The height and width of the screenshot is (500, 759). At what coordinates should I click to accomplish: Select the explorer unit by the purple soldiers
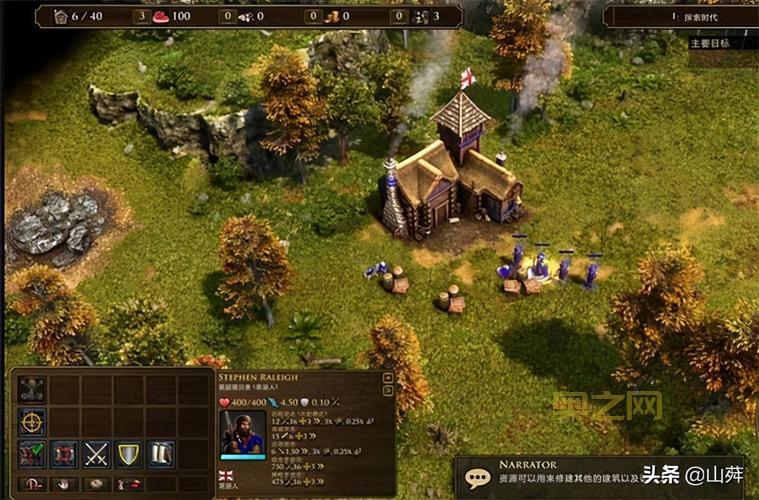click(x=540, y=264)
